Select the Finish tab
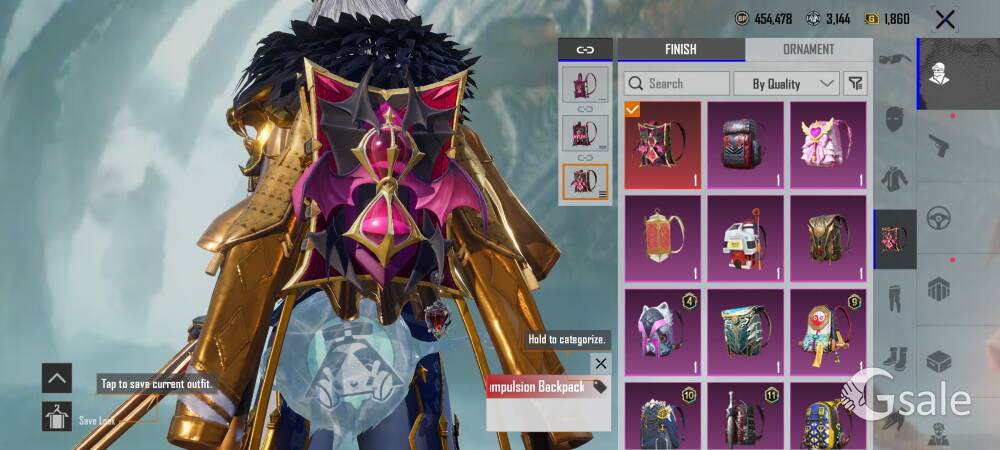The height and width of the screenshot is (450, 1000). coord(681,49)
